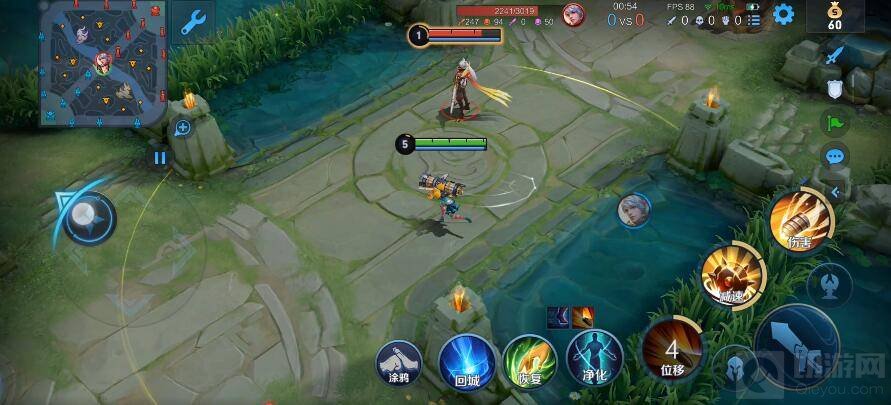Send the shield defend signal
The height and width of the screenshot is (405, 891).
click(834, 90)
